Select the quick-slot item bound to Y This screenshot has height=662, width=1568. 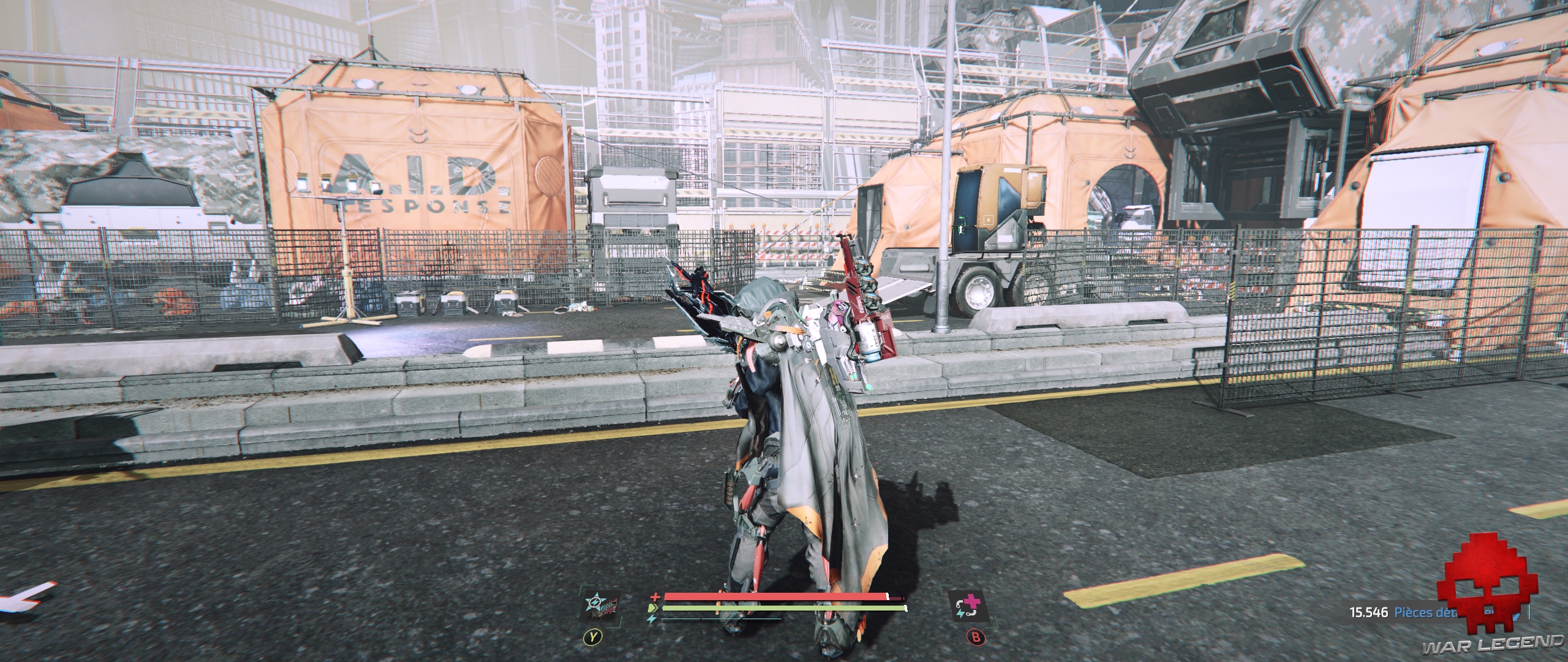[600, 606]
